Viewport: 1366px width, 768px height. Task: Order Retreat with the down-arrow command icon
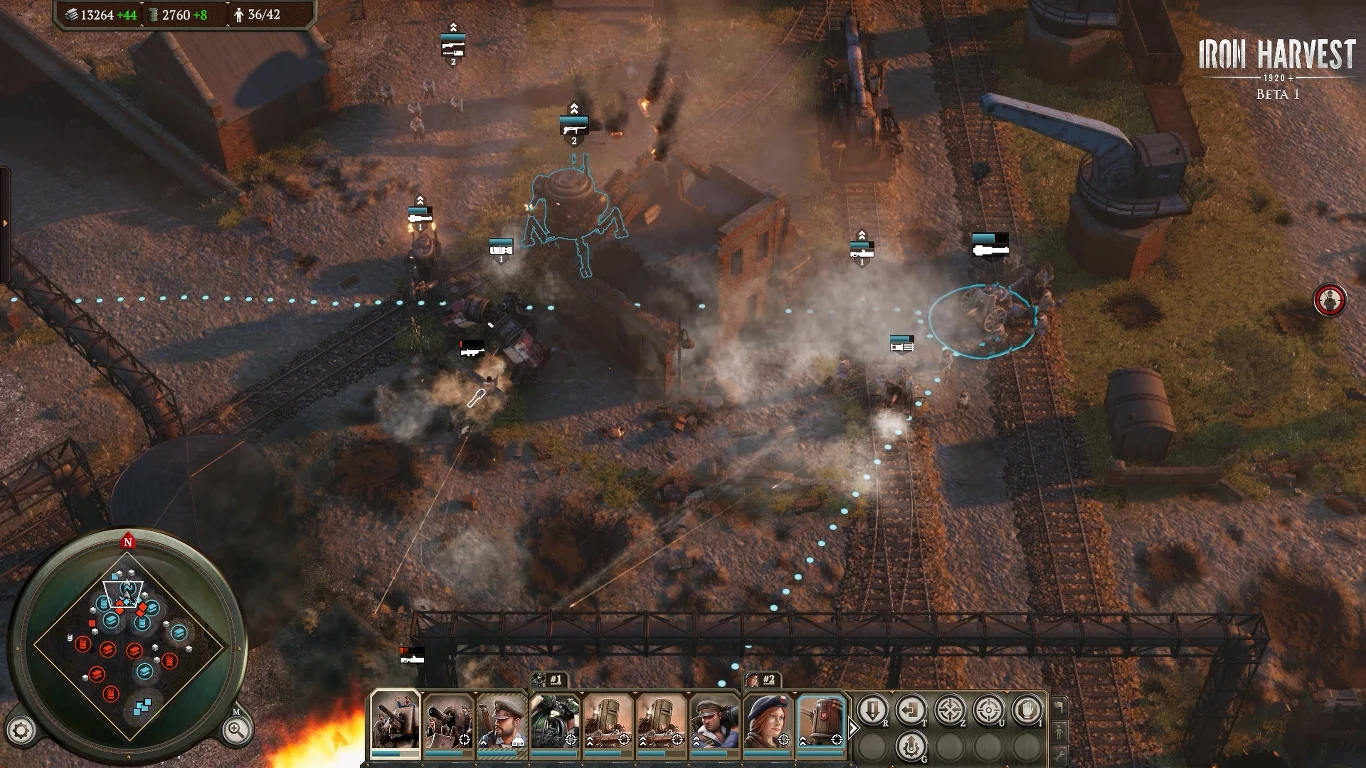[x=873, y=713]
